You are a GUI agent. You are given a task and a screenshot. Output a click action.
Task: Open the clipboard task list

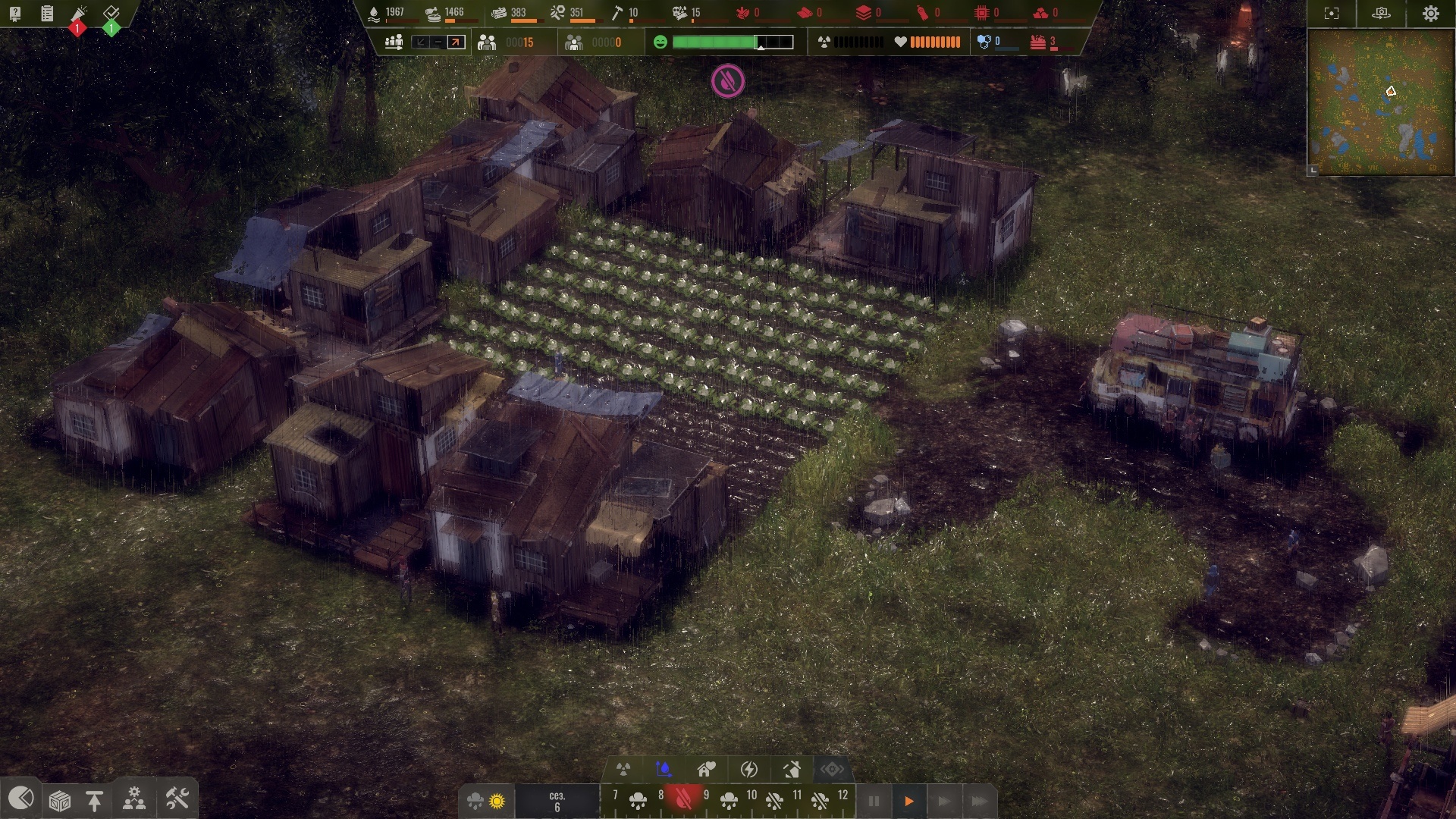[x=47, y=14]
